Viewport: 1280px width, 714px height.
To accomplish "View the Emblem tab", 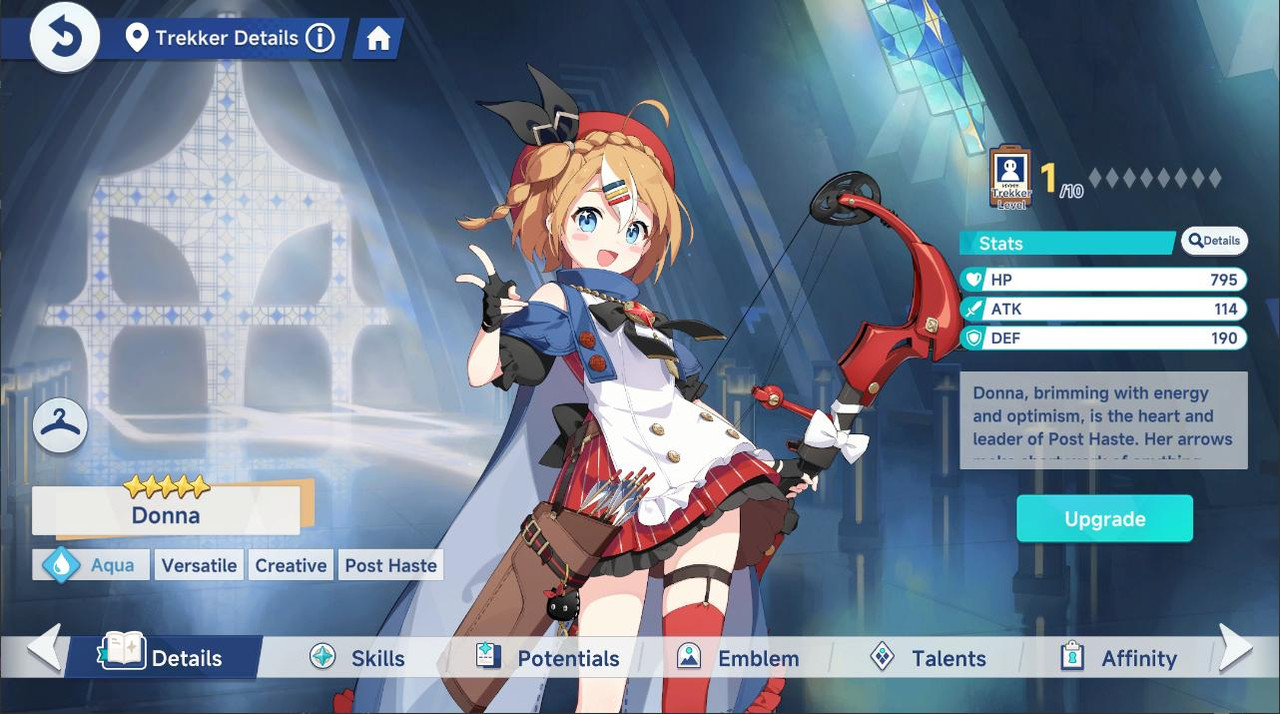I will coord(738,658).
